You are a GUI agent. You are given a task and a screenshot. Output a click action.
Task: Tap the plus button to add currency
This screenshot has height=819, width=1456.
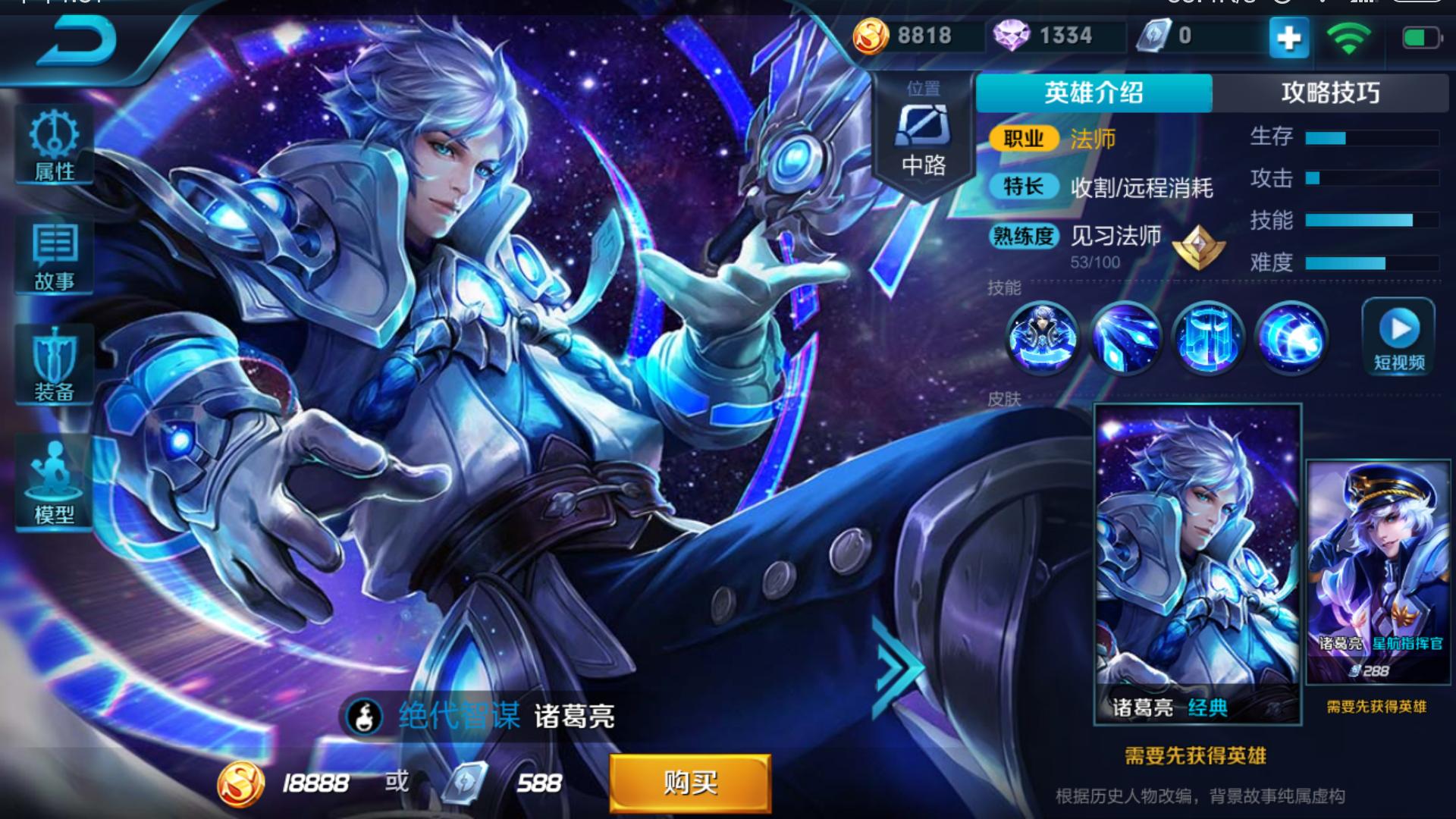(x=1288, y=36)
